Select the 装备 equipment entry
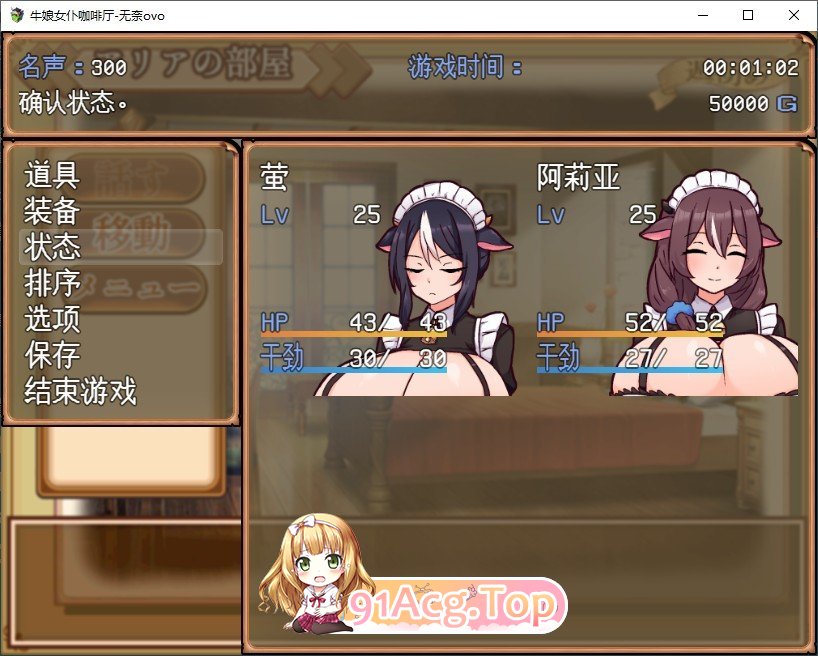Image resolution: width=818 pixels, height=656 pixels. (52, 212)
